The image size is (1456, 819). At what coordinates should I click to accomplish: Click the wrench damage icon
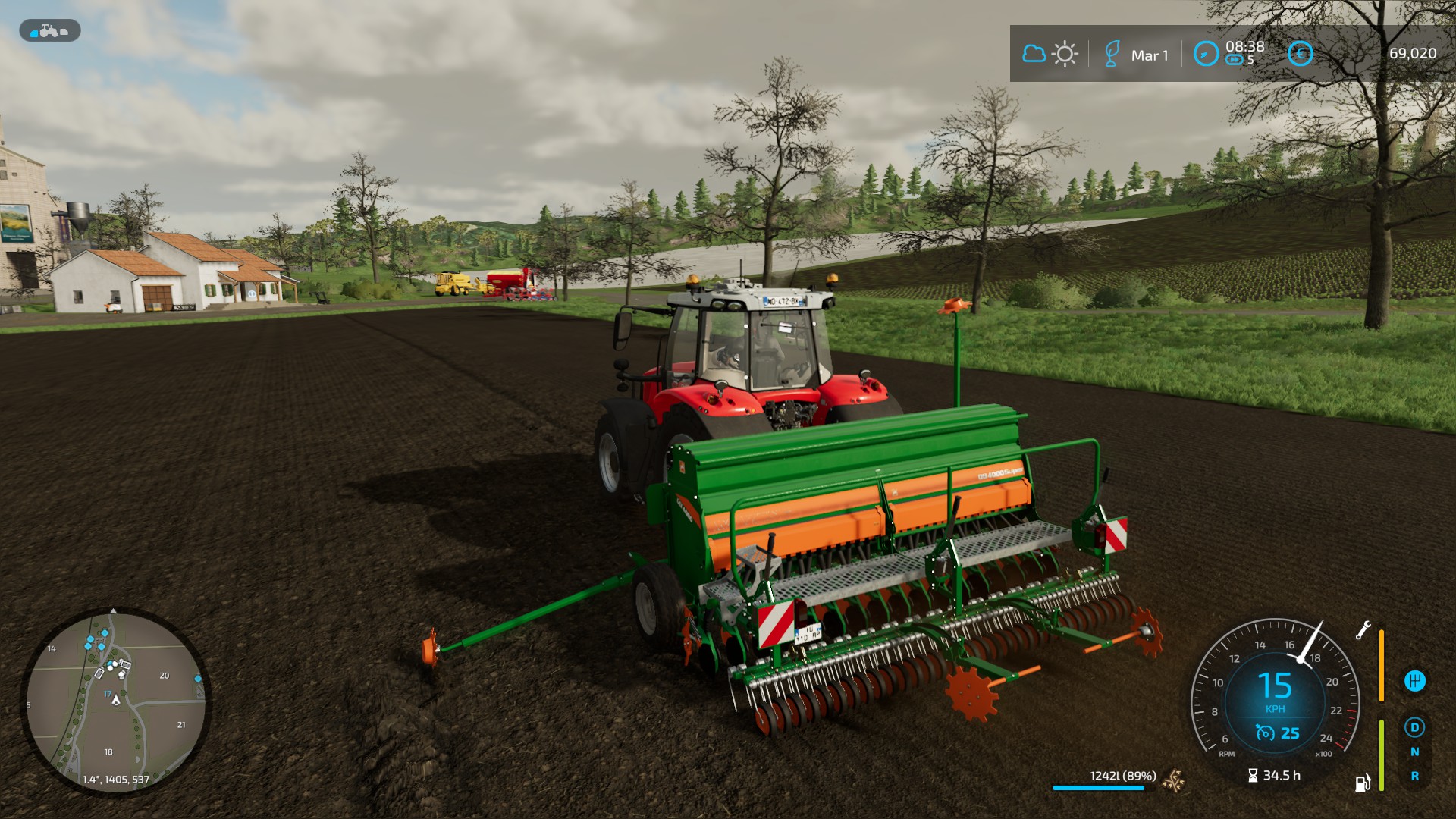coord(1363,630)
